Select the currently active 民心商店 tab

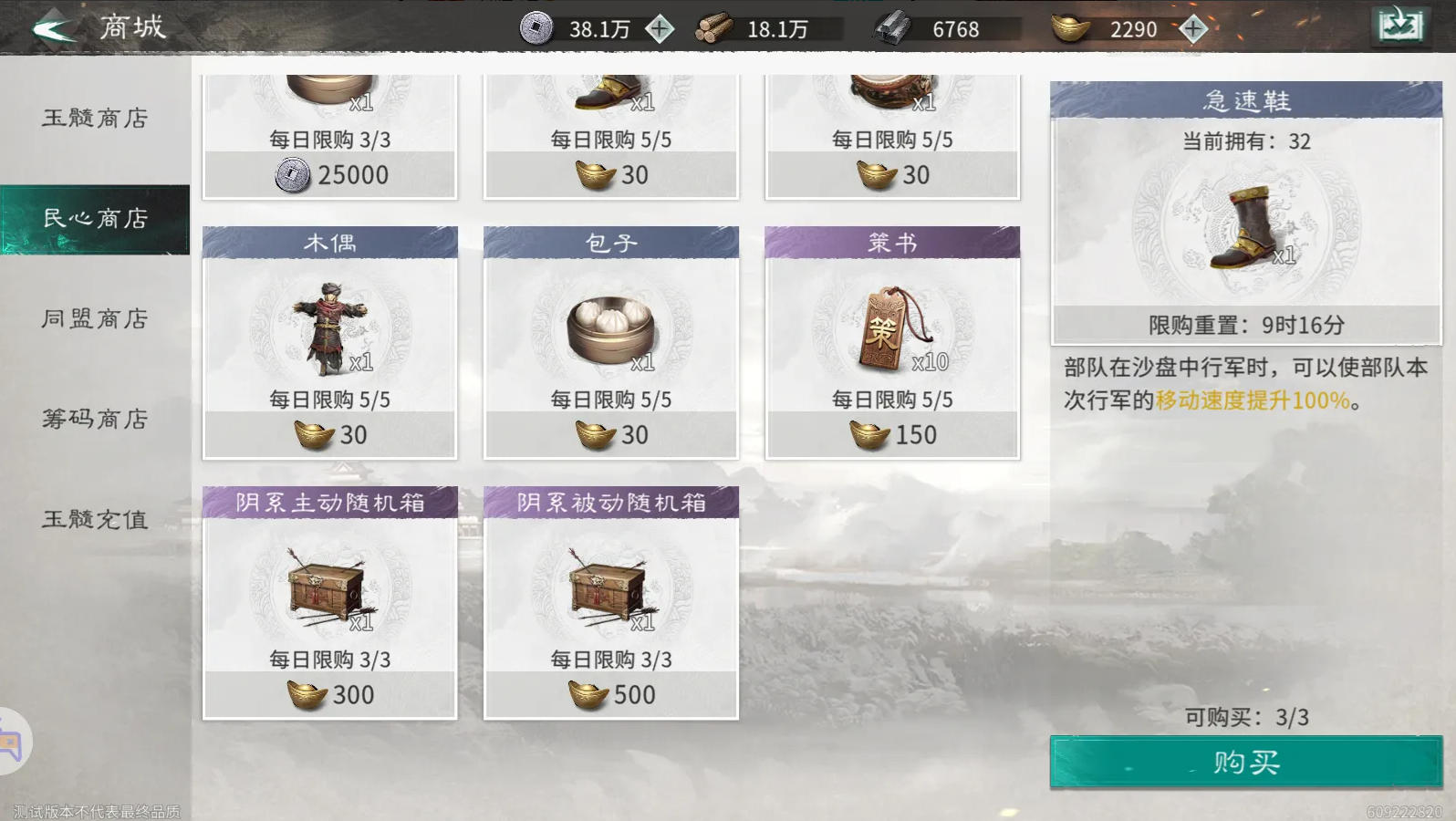(x=94, y=219)
